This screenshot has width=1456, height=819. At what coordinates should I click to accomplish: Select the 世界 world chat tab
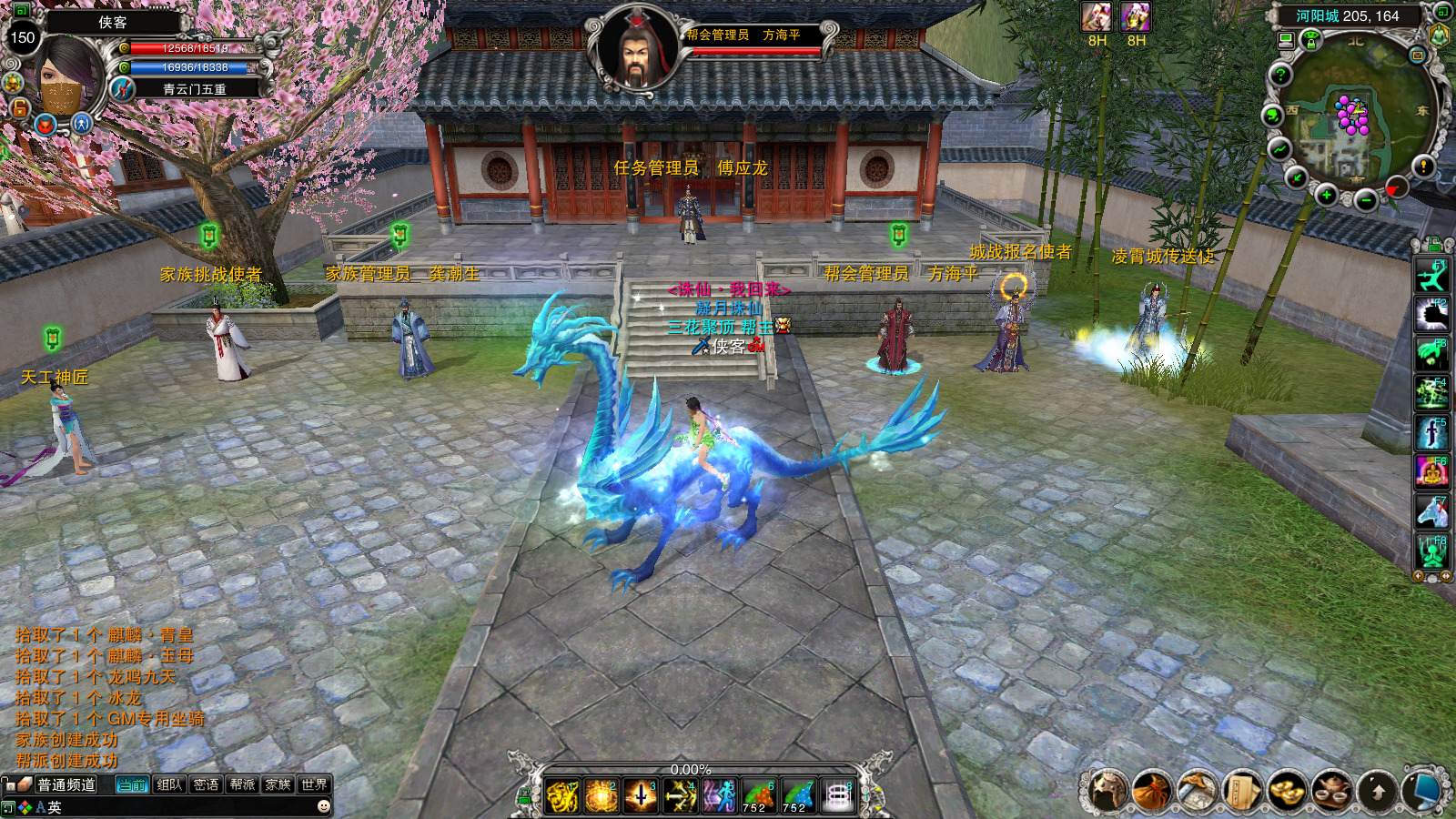[x=314, y=784]
